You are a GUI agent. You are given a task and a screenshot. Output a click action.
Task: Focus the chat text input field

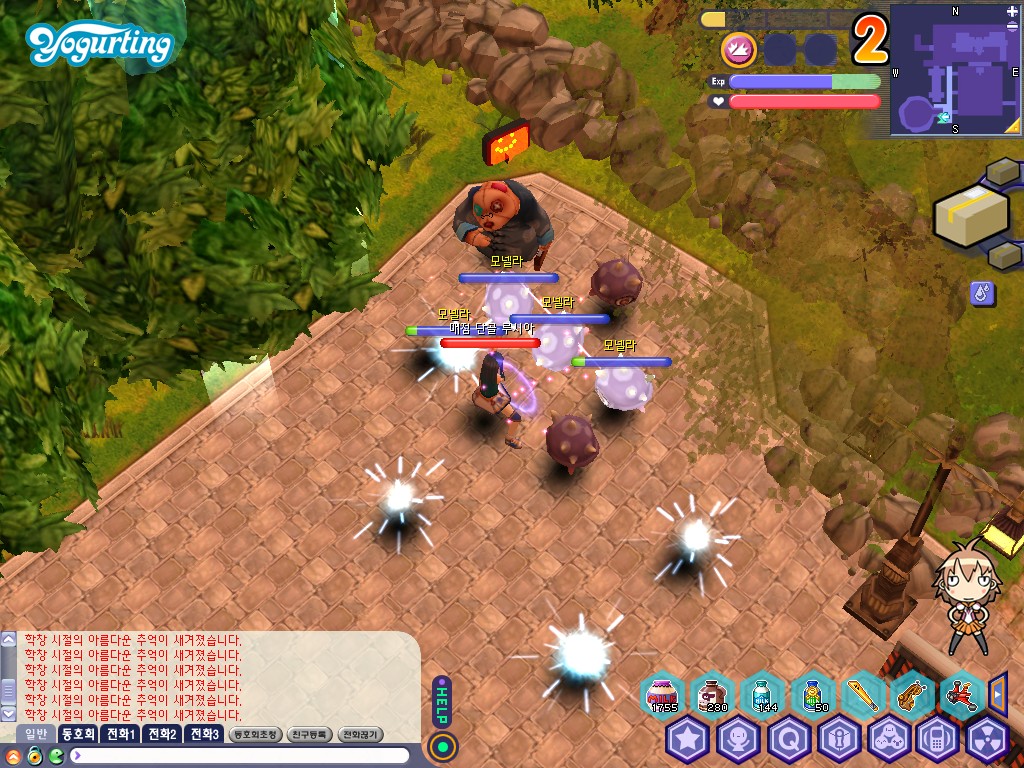(x=240, y=755)
